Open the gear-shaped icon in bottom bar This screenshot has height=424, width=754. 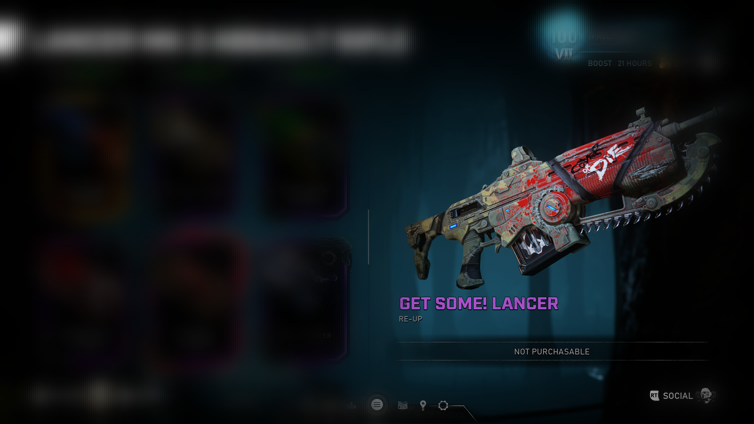click(x=443, y=405)
